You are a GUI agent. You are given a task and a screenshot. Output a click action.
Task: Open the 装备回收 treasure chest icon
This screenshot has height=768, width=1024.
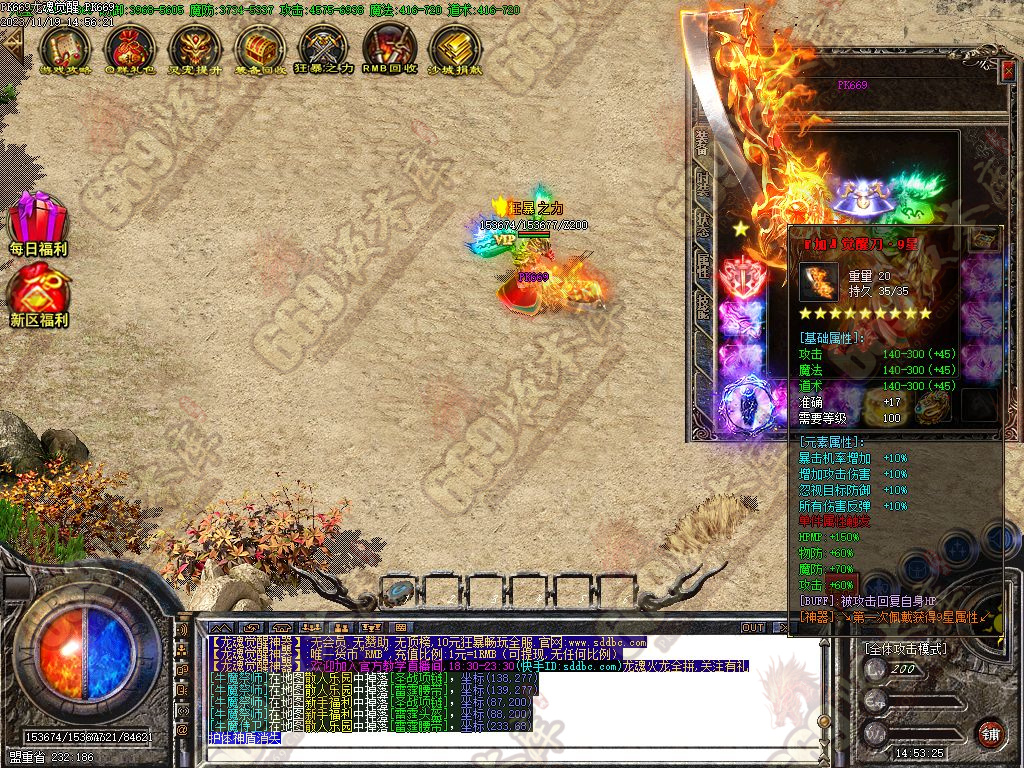tap(260, 46)
